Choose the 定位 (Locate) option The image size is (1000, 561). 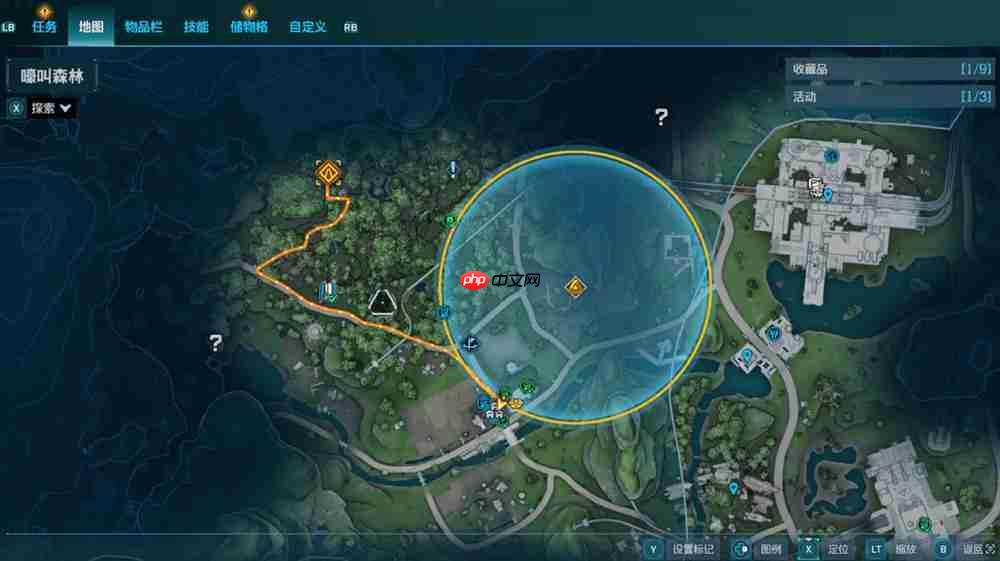point(838,549)
